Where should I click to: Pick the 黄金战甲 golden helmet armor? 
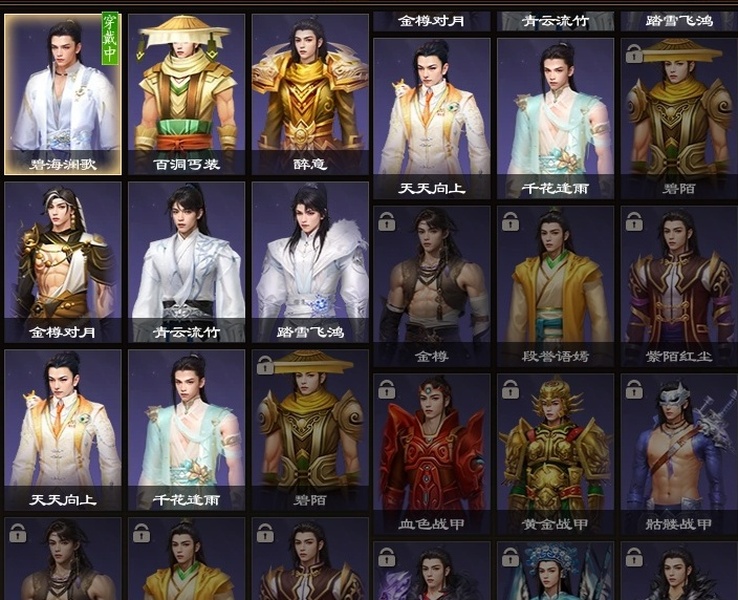click(556, 454)
